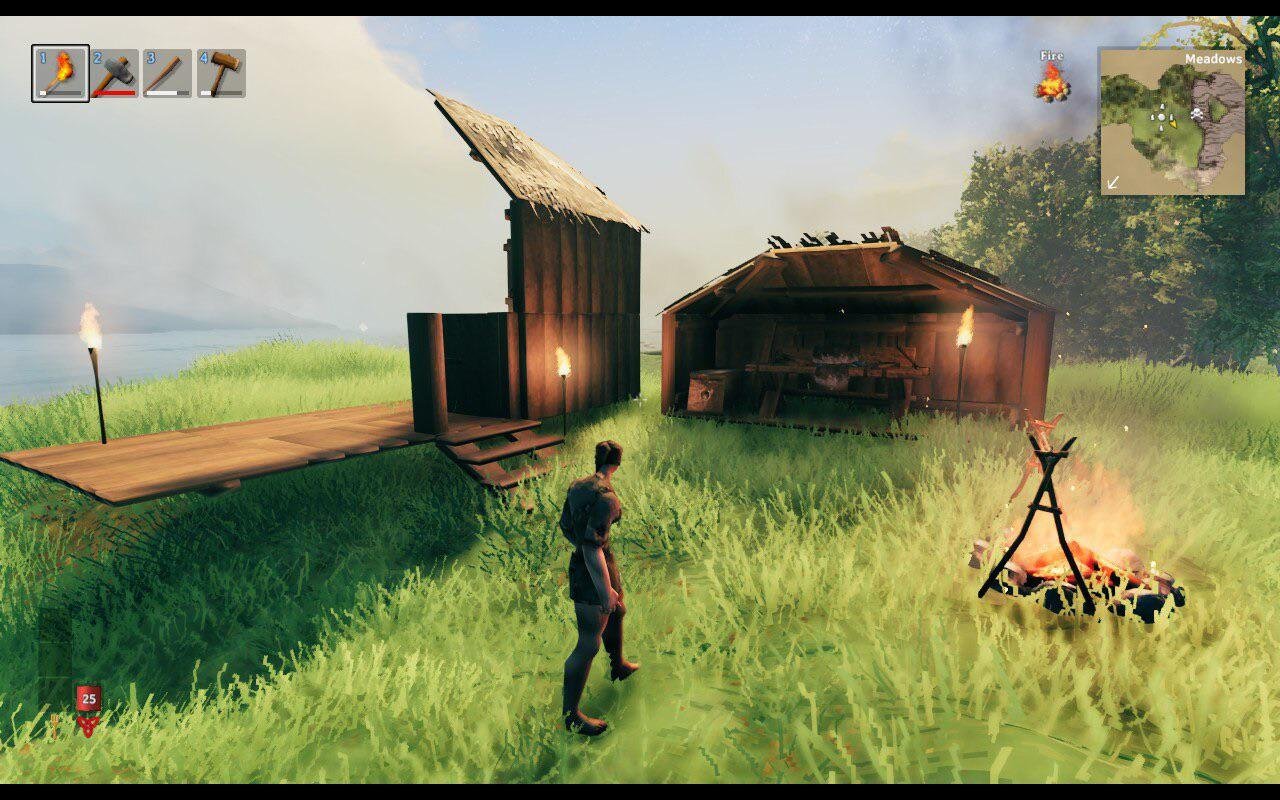
Task: Click the red durability bar under the stone hammer
Action: pos(114,93)
